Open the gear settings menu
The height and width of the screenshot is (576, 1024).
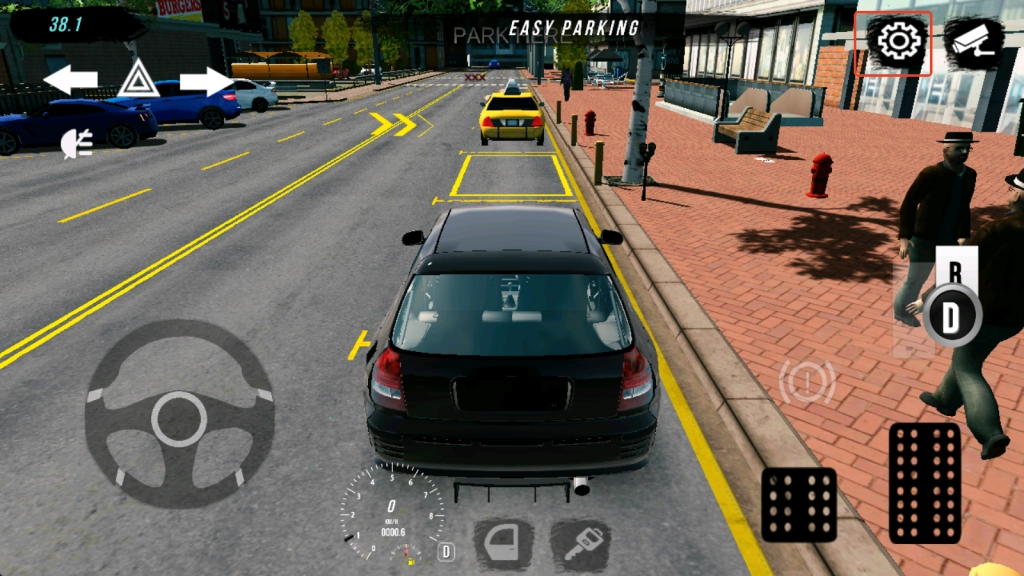[897, 42]
